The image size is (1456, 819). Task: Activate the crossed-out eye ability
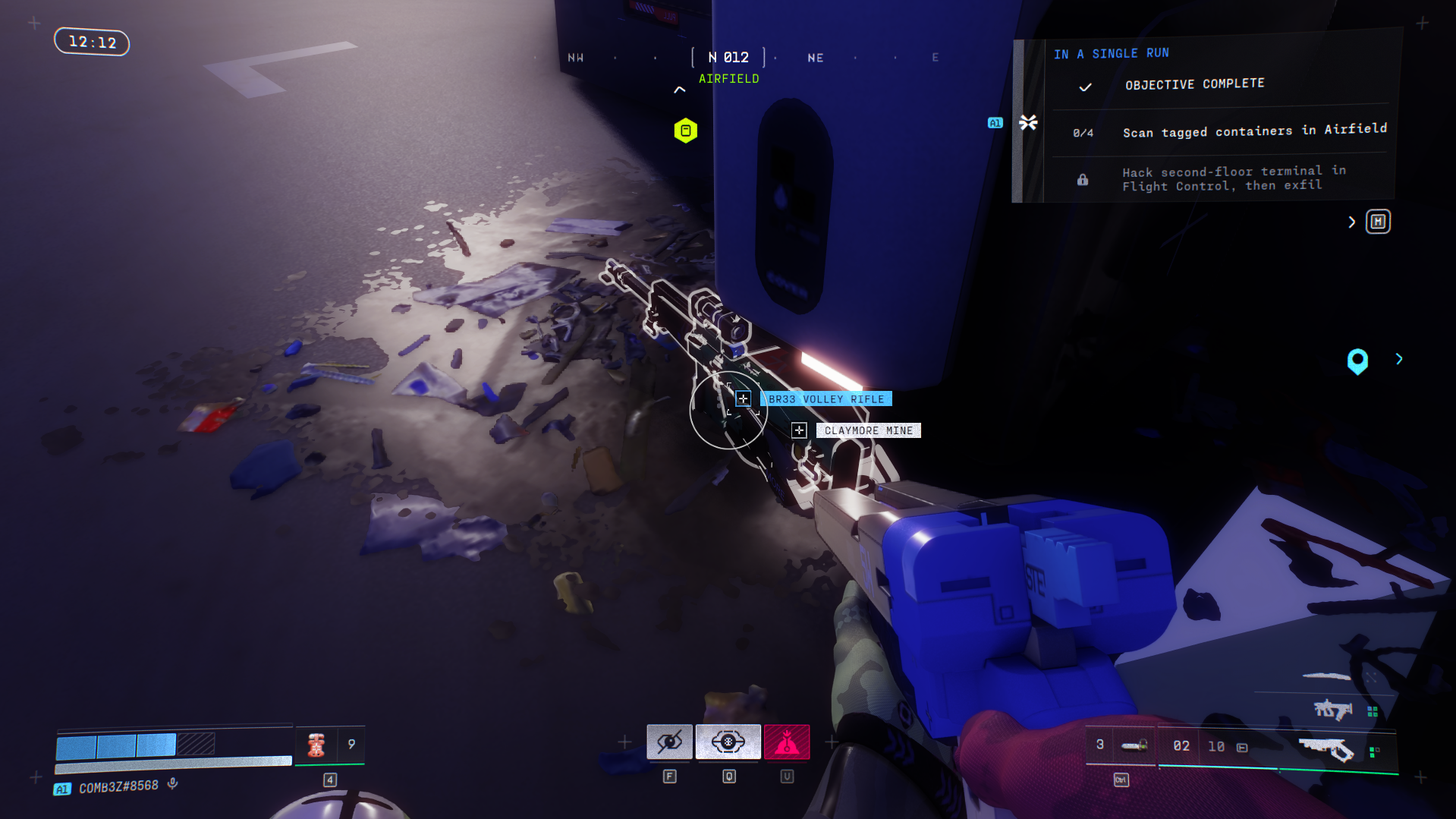point(669,742)
